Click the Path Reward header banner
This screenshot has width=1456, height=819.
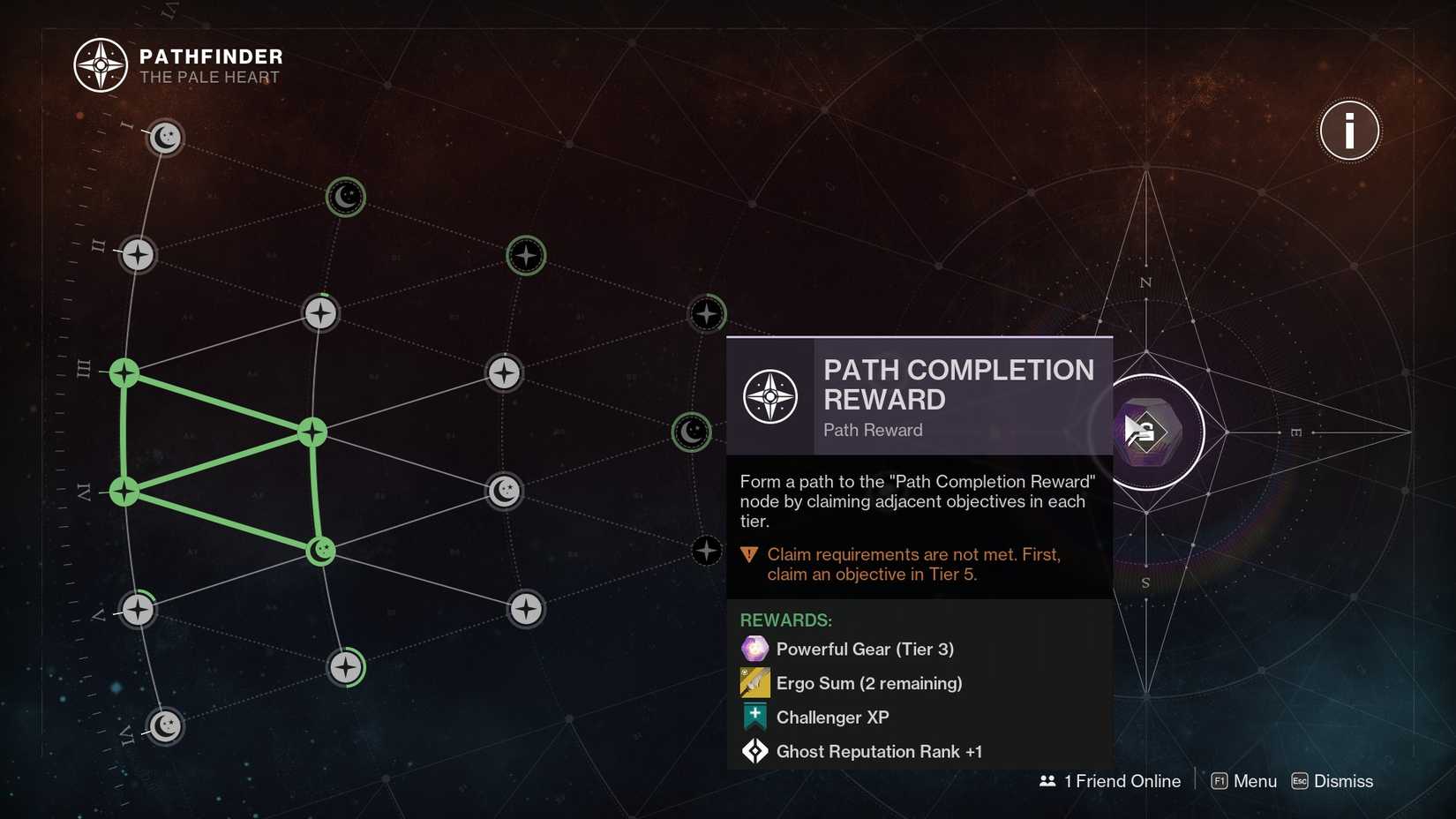coord(918,397)
